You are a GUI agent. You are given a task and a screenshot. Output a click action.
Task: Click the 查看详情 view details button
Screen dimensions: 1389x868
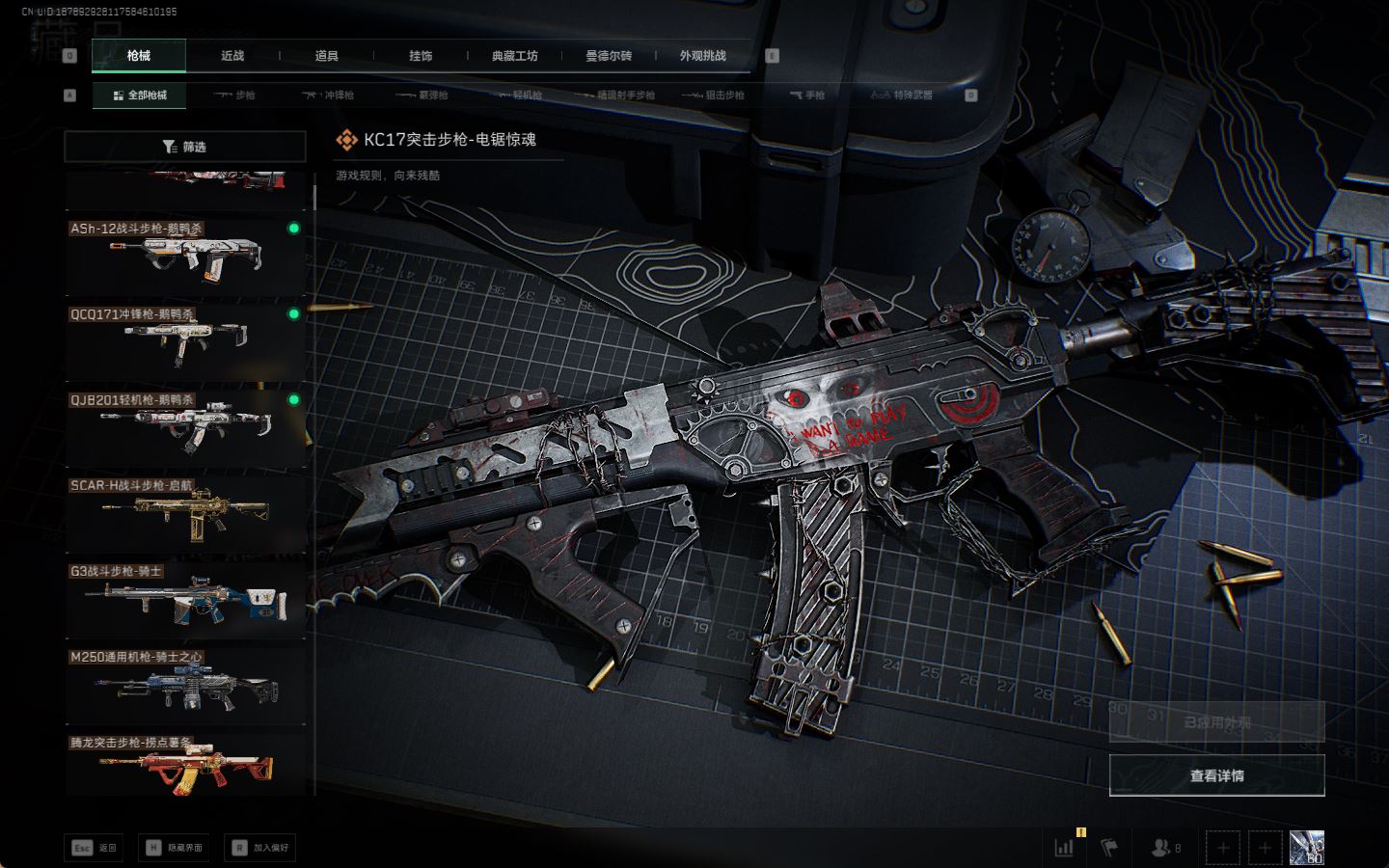(x=1216, y=775)
